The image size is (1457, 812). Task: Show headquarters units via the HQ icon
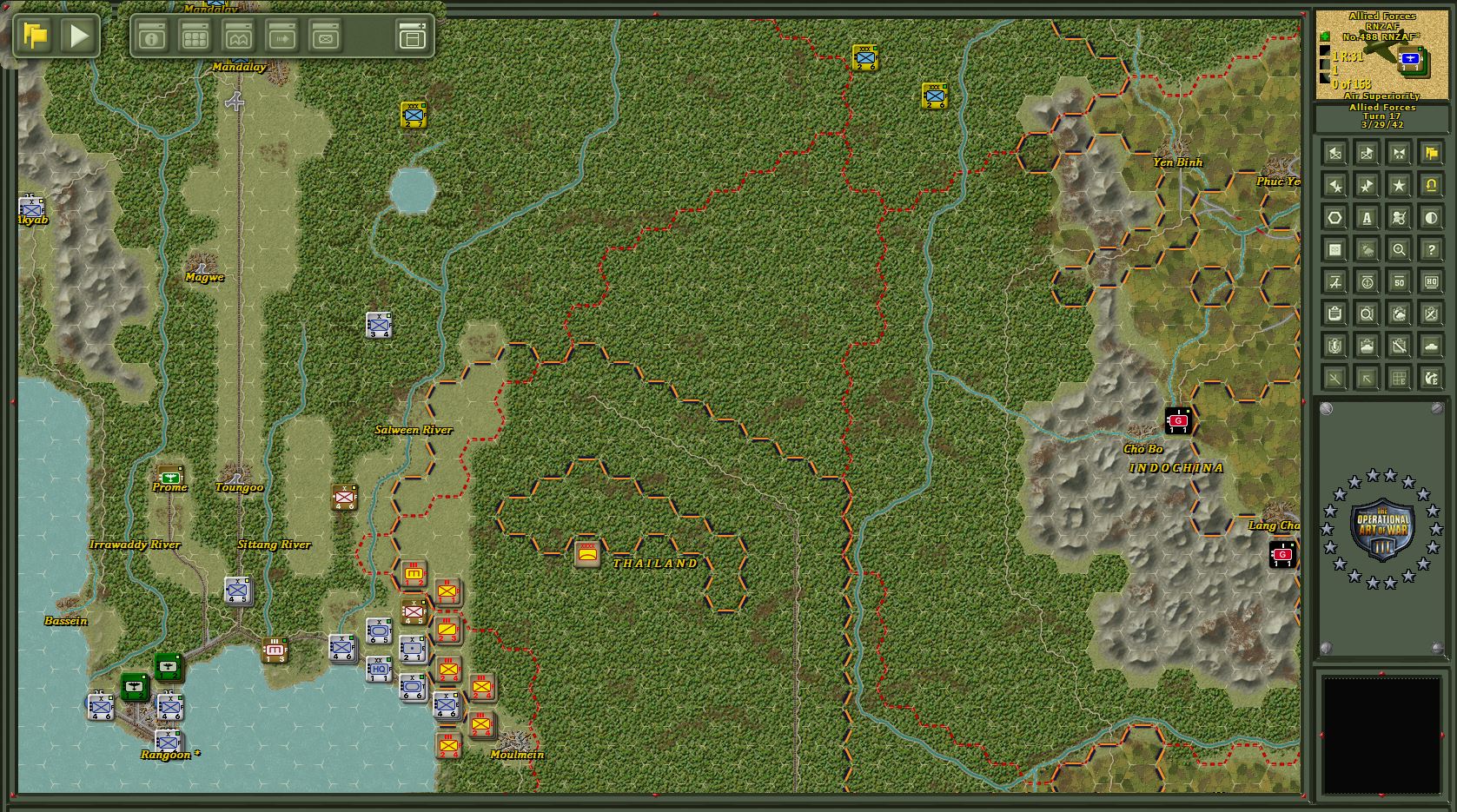(1432, 283)
